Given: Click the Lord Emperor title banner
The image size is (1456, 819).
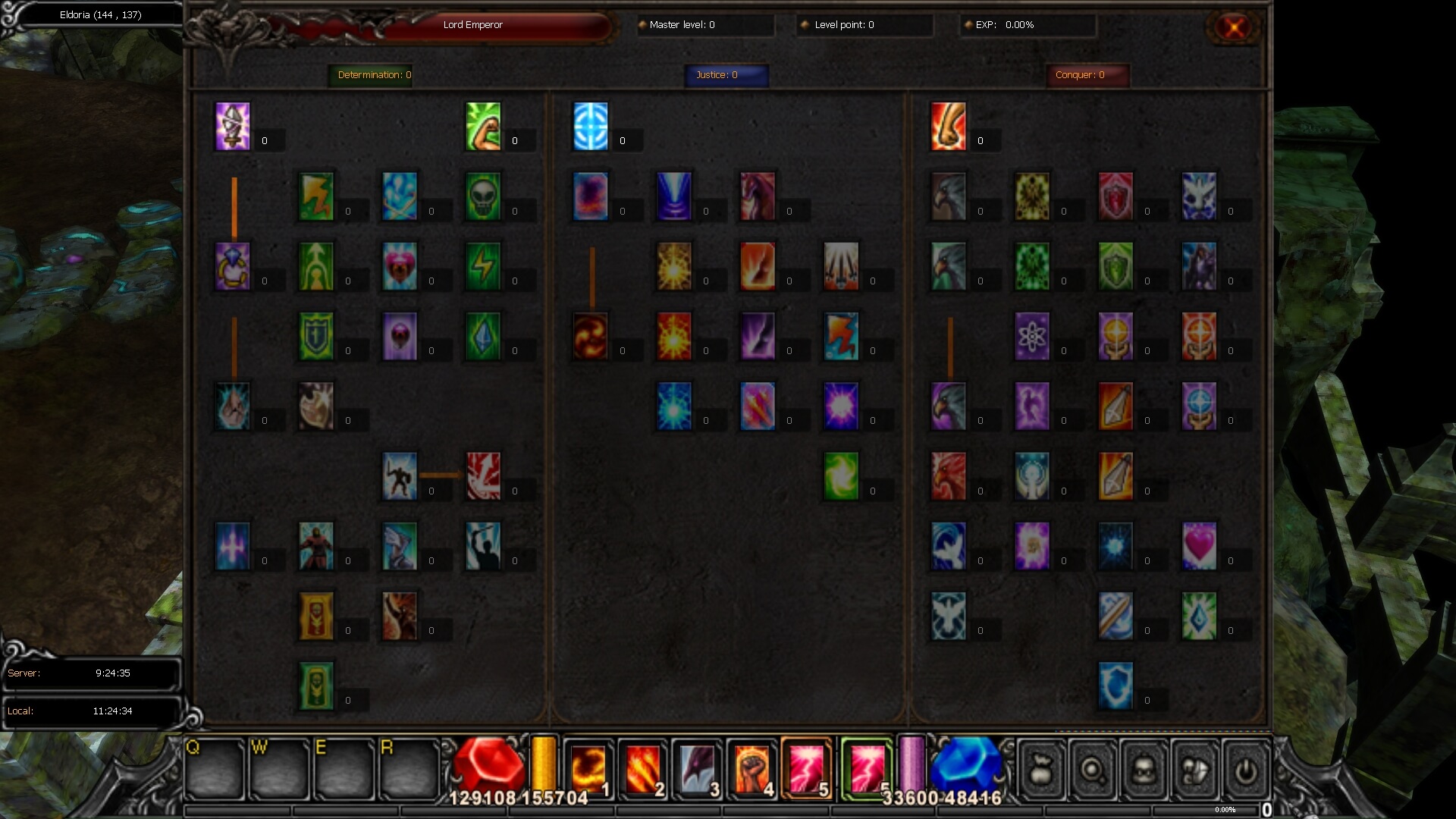Looking at the screenshot, I should click(x=473, y=25).
